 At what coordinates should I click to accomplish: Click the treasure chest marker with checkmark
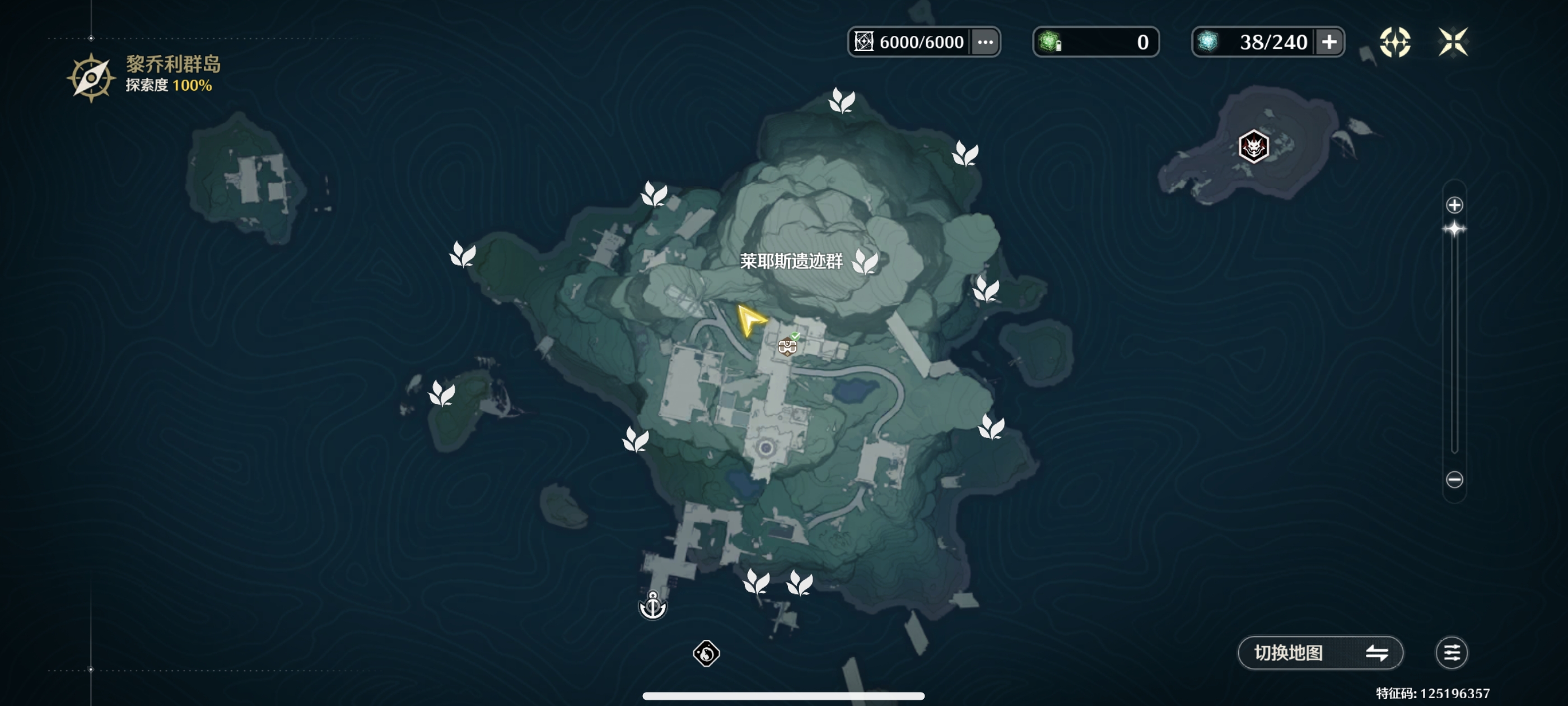tap(788, 346)
